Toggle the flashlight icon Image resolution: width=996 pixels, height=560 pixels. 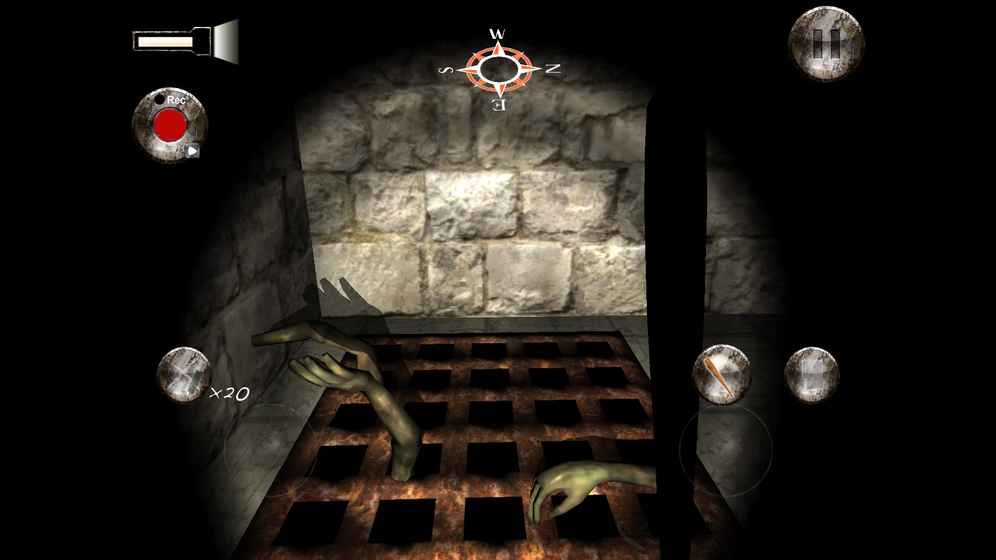186,41
